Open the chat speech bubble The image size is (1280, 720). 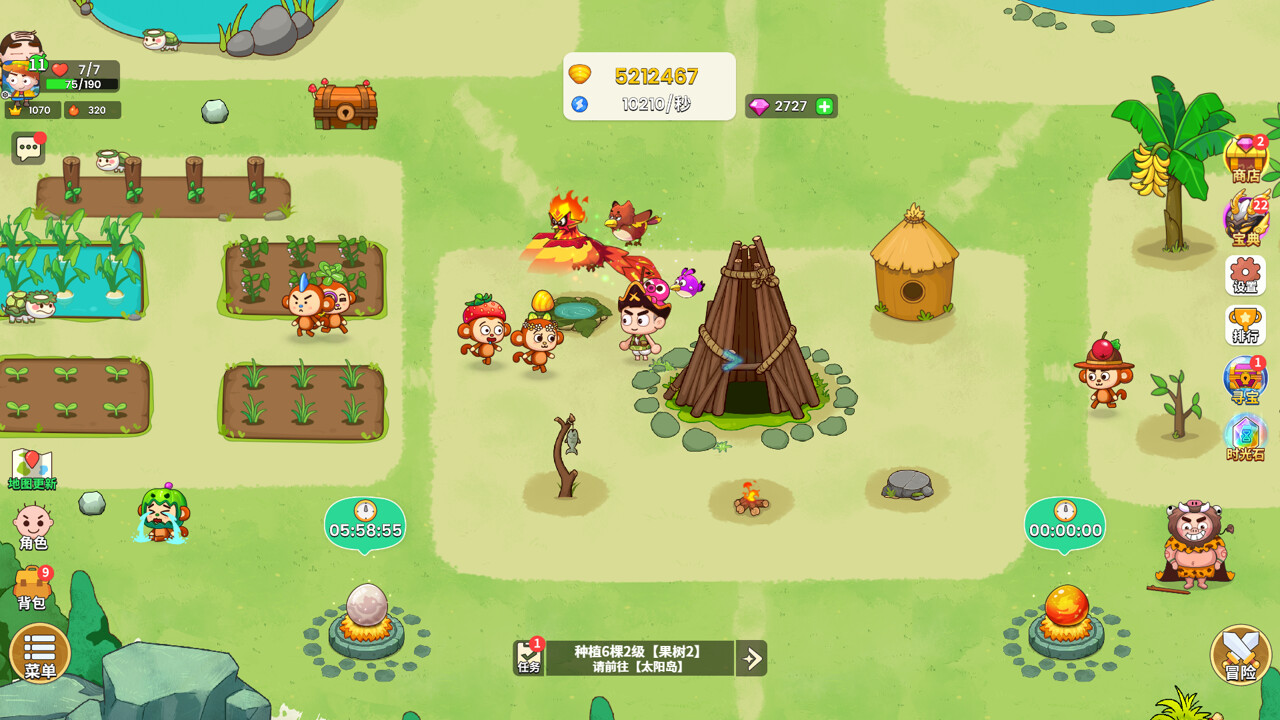point(28,149)
